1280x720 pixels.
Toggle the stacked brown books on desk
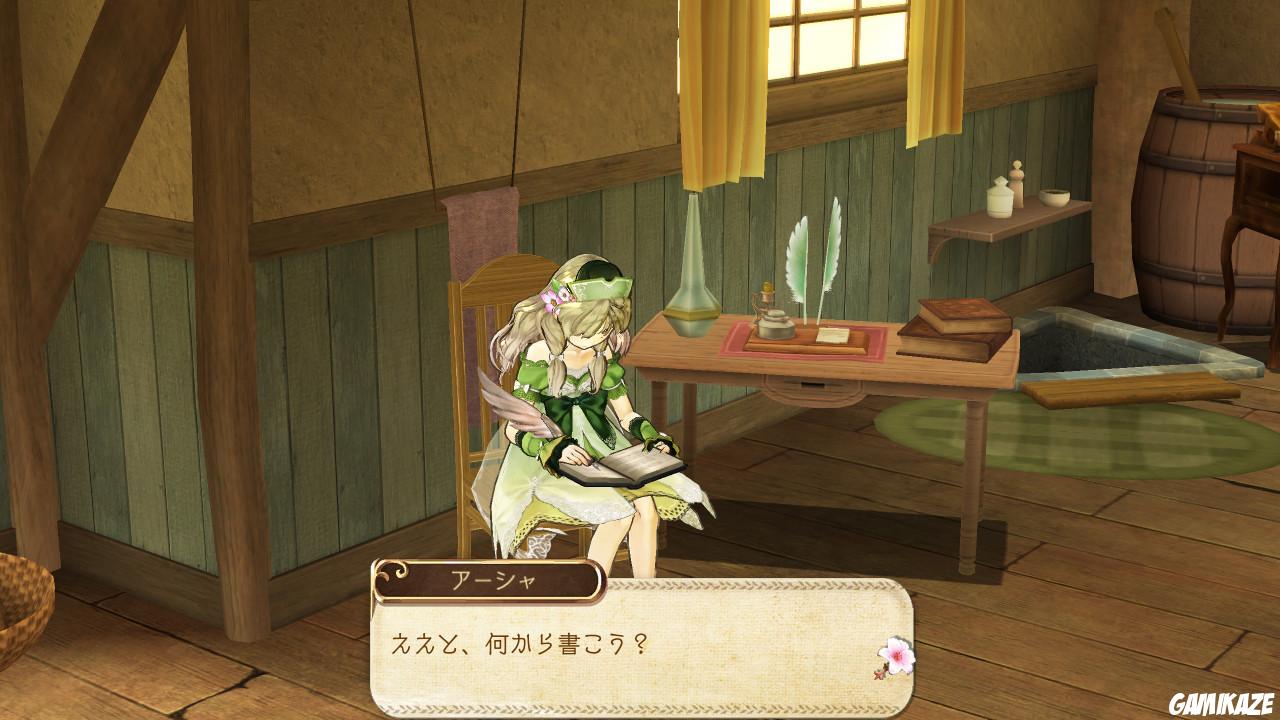coord(955,330)
